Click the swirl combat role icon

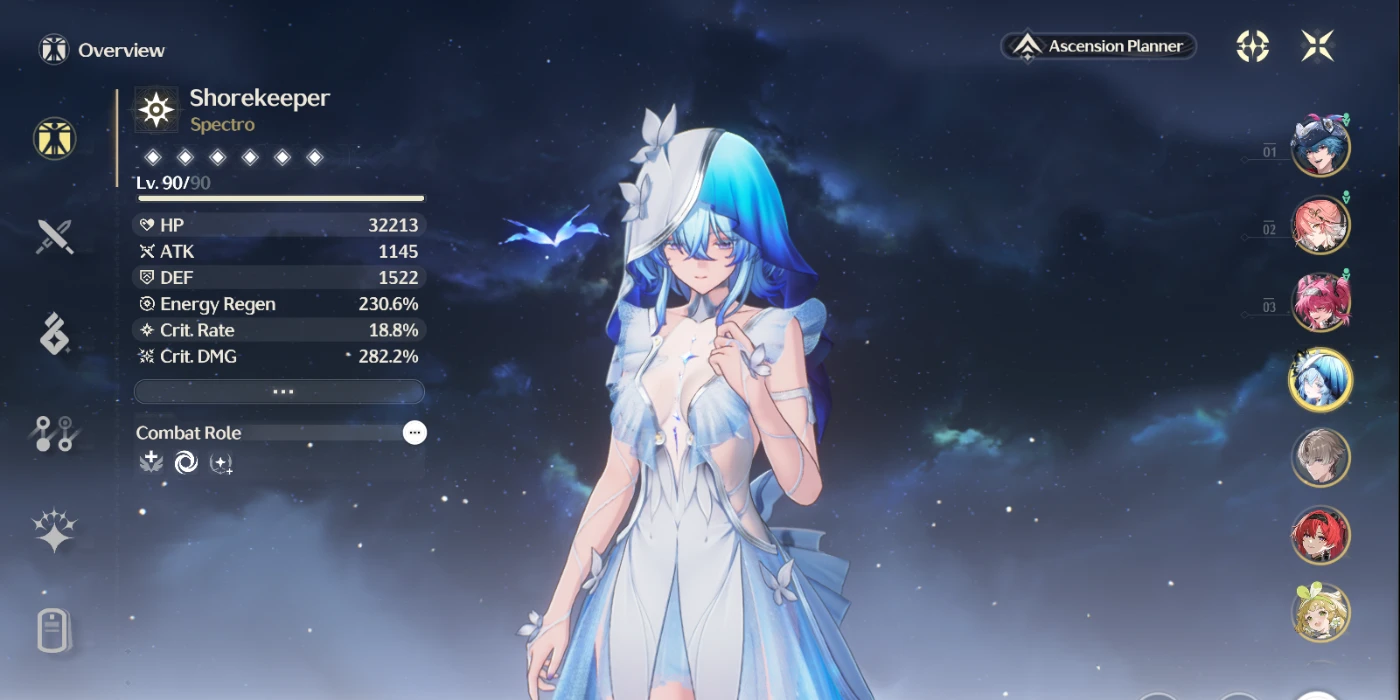186,462
